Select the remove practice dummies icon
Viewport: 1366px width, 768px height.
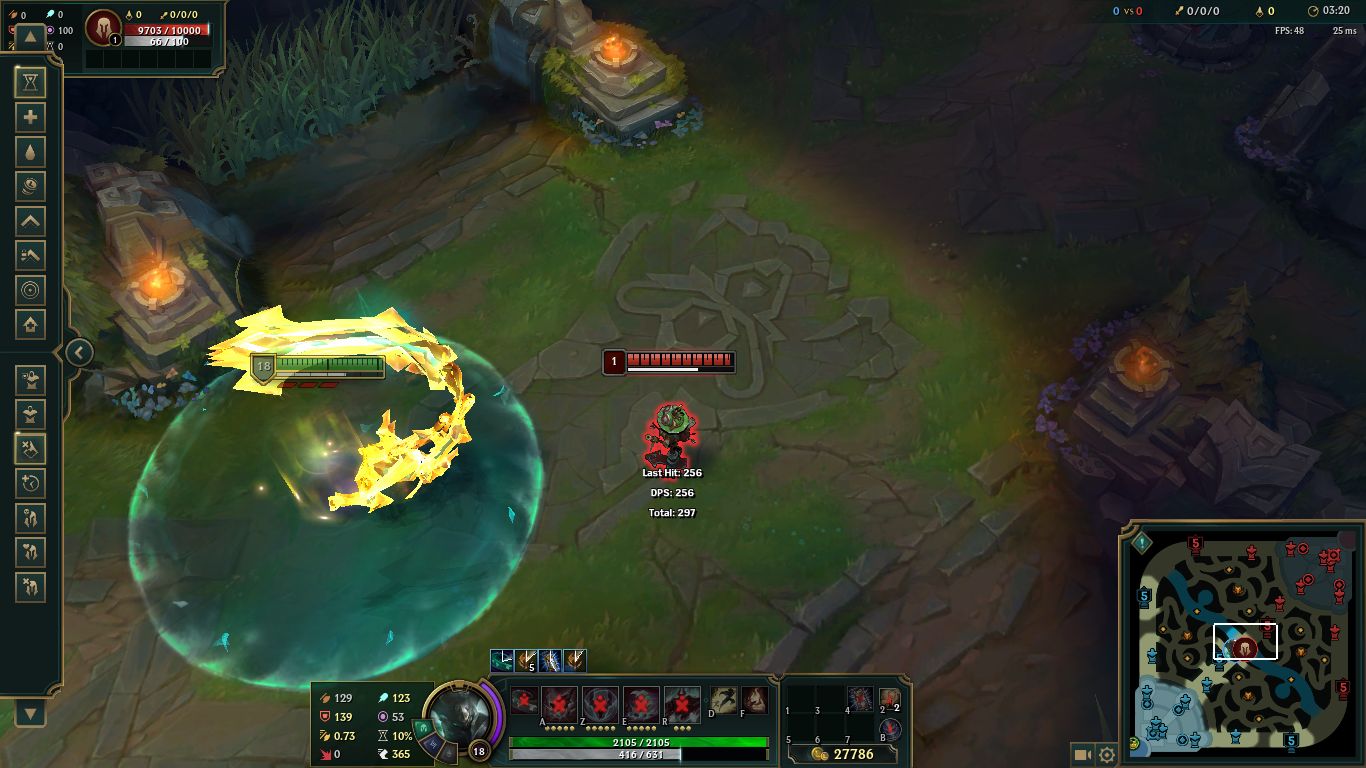tap(30, 449)
